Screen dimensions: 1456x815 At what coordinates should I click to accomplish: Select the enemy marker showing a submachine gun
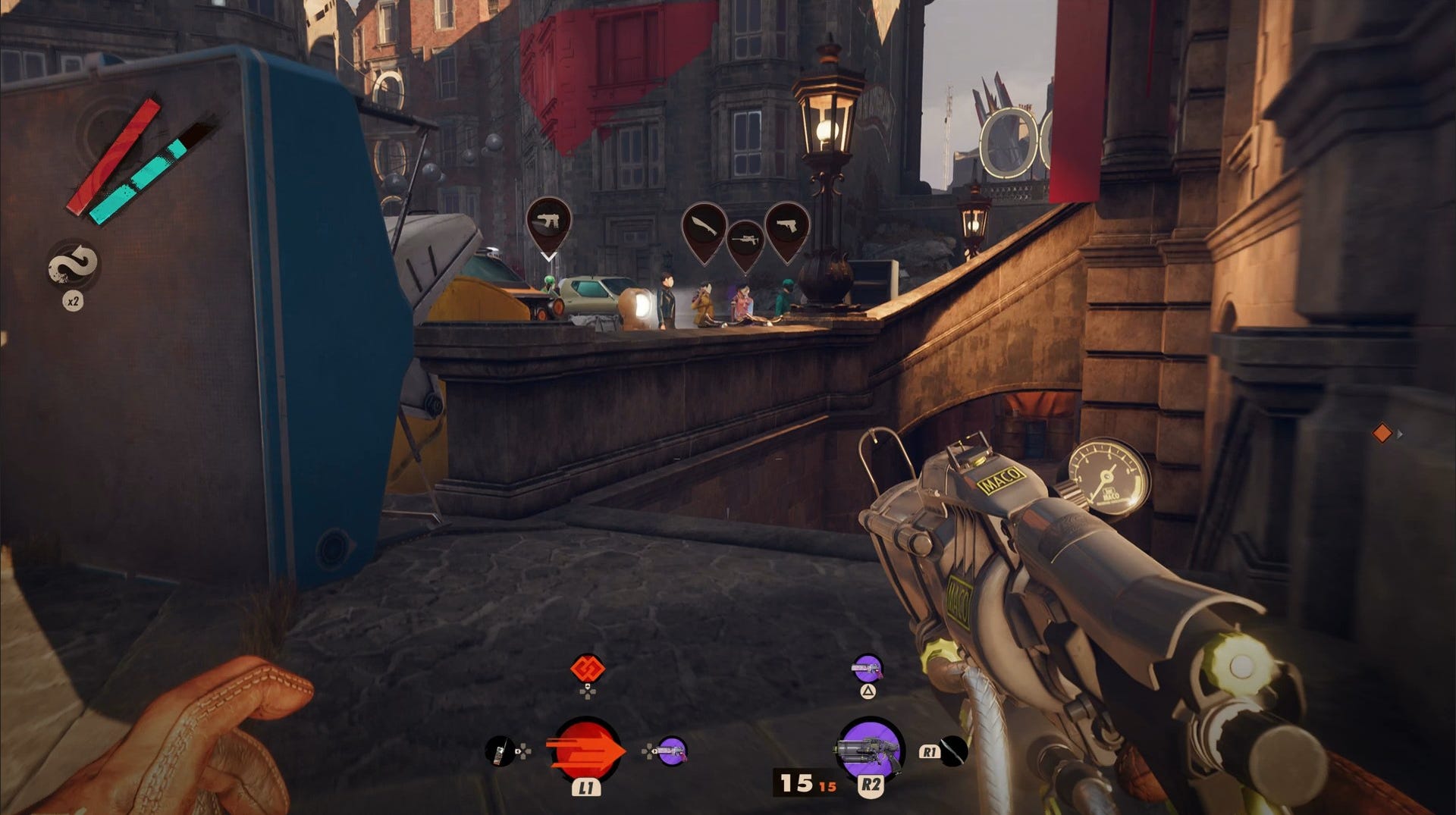548,223
